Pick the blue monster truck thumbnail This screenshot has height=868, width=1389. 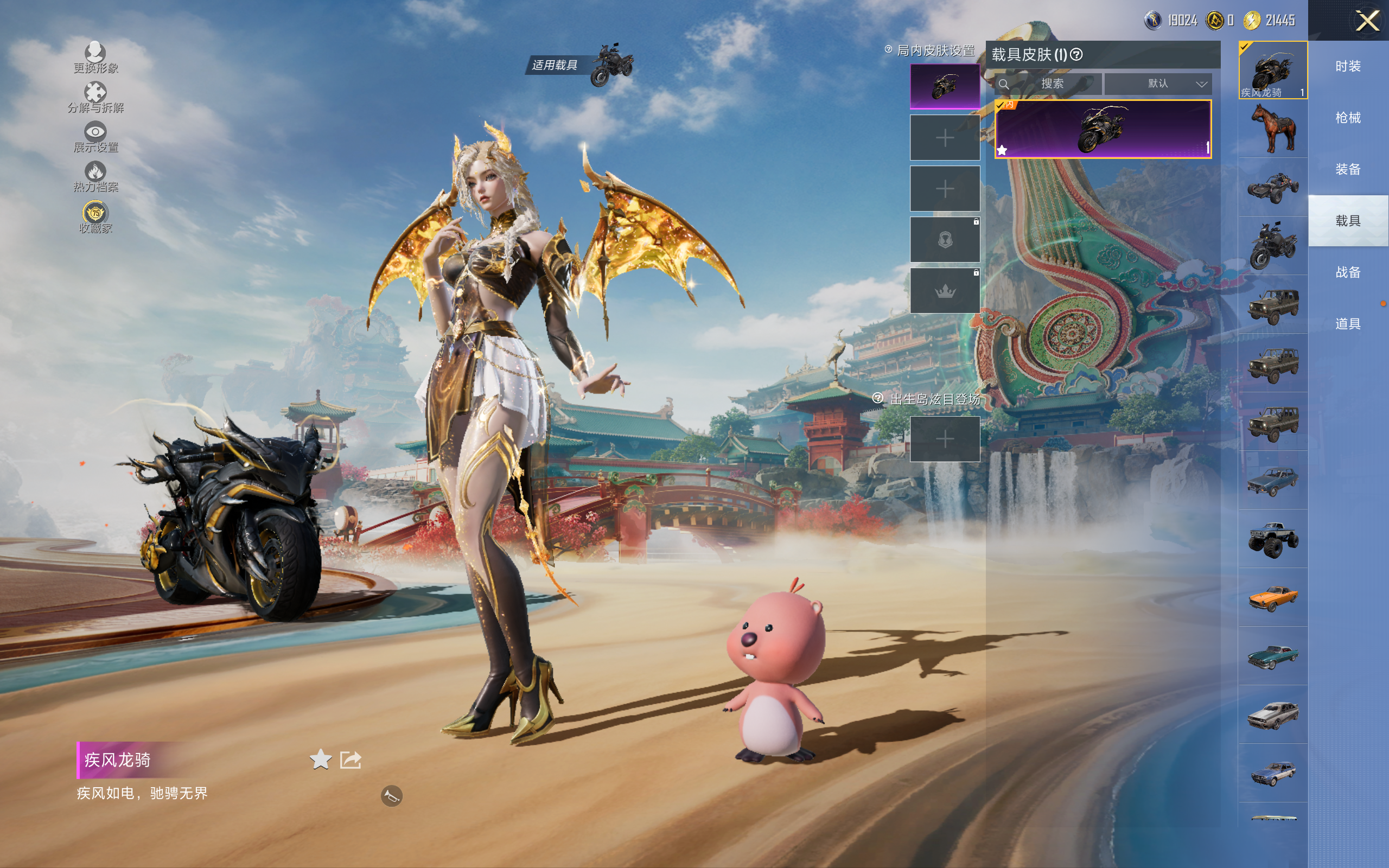[x=1273, y=539]
